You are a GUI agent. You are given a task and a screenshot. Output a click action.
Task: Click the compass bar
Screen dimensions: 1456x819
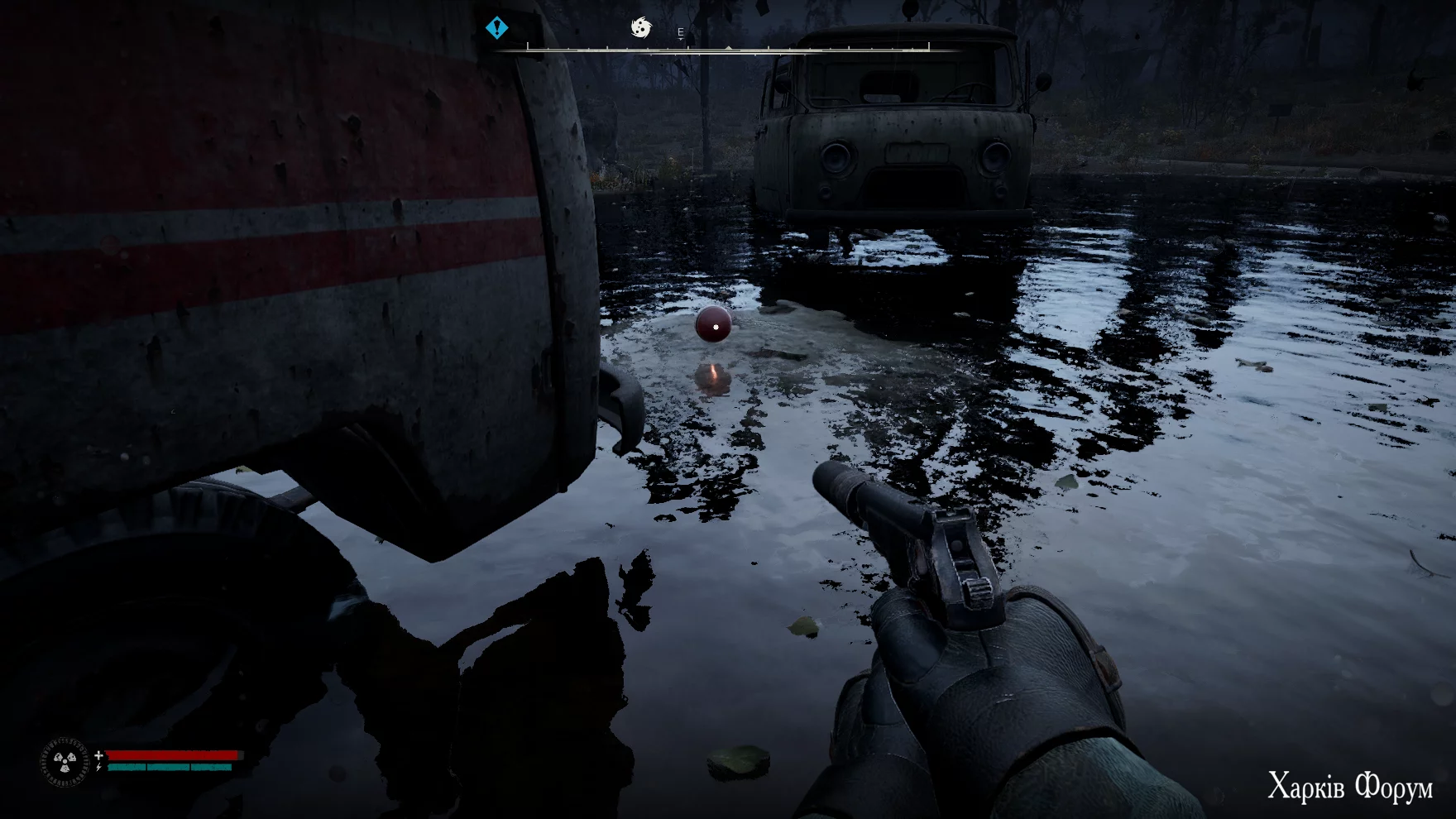pos(728,50)
